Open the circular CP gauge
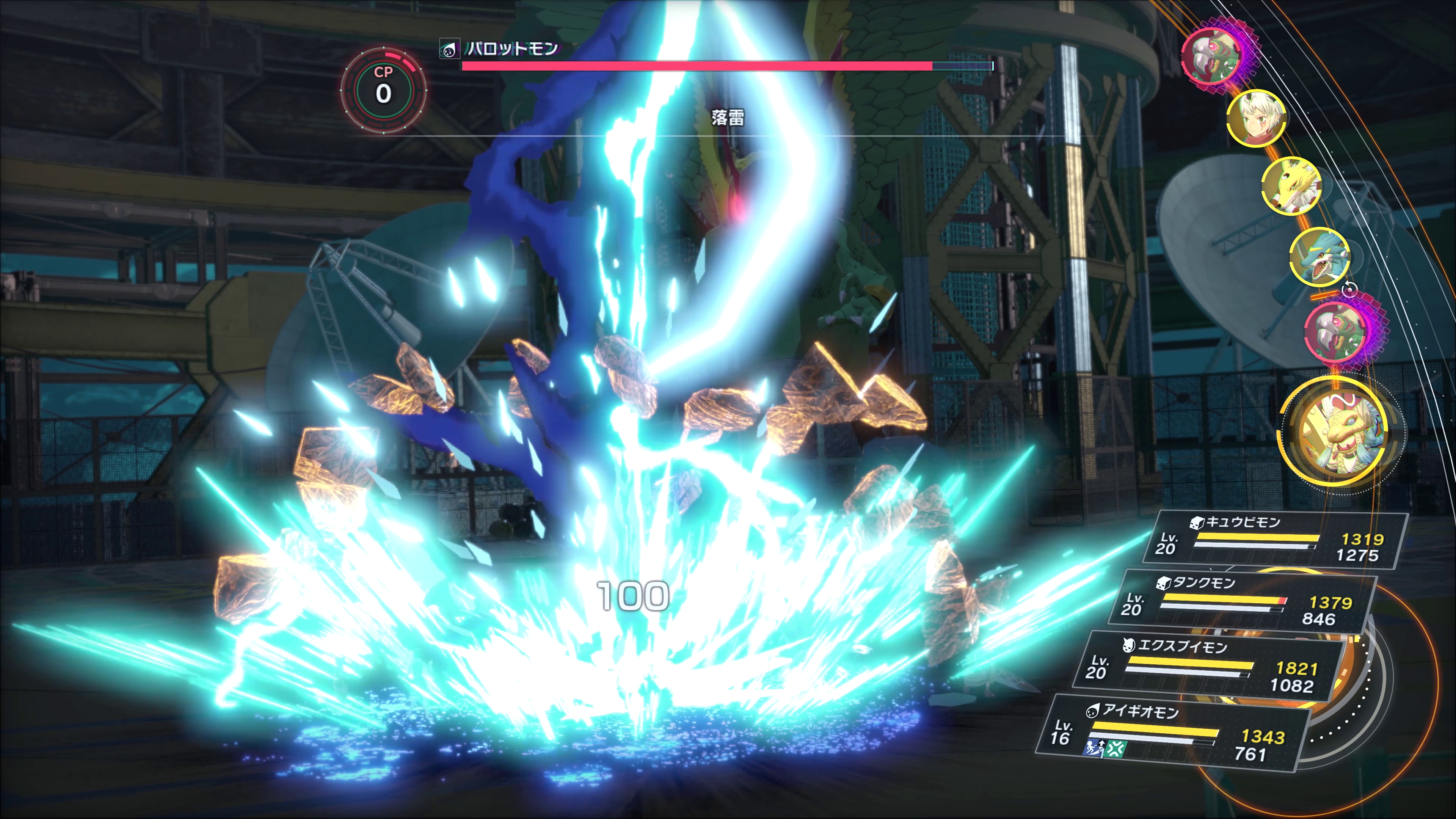The width and height of the screenshot is (1456, 819). [383, 91]
